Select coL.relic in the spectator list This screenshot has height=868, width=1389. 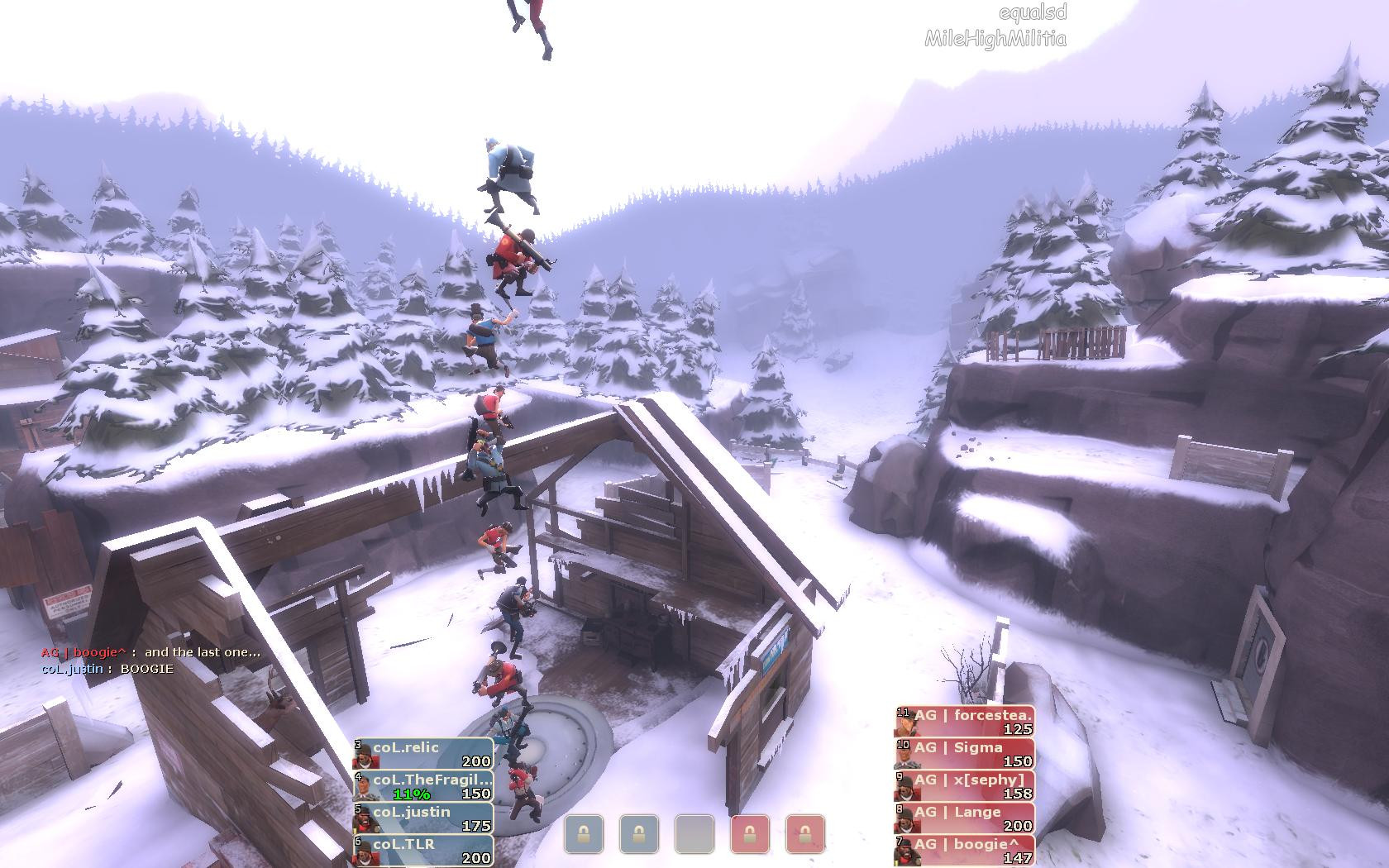pyautogui.click(x=423, y=754)
